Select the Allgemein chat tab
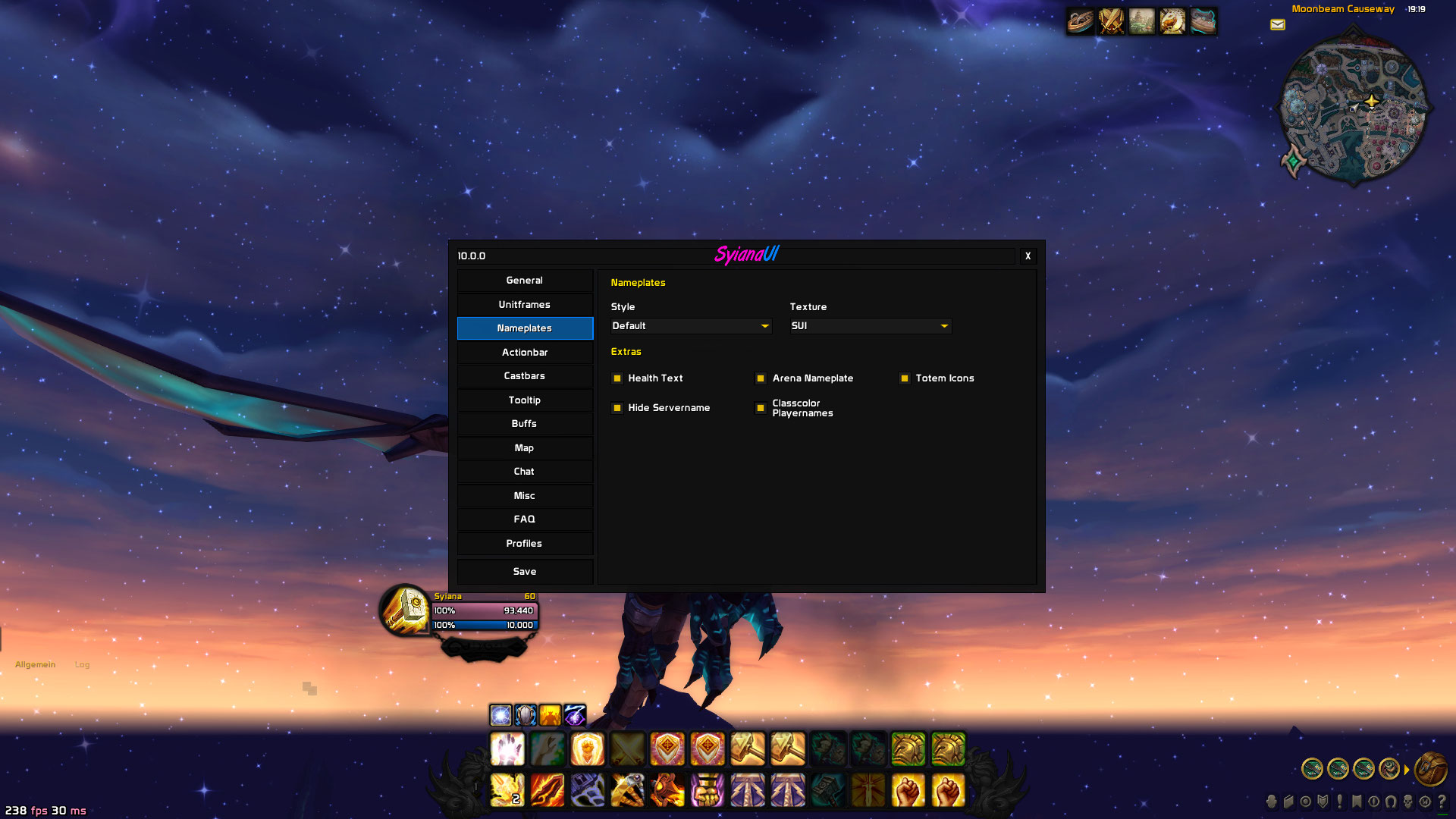1456x819 pixels. (36, 665)
